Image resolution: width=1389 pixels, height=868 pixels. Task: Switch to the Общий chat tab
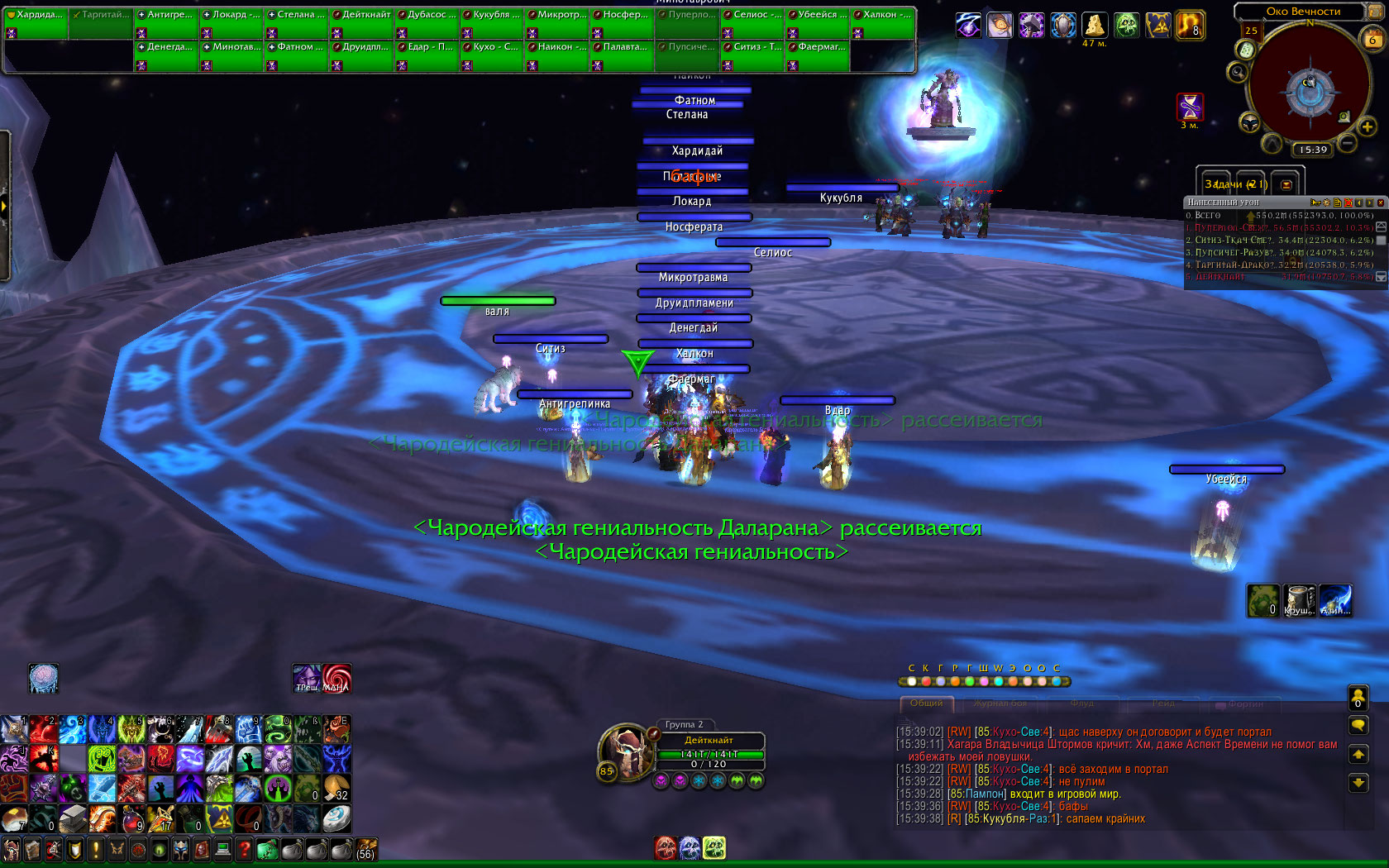tap(927, 703)
